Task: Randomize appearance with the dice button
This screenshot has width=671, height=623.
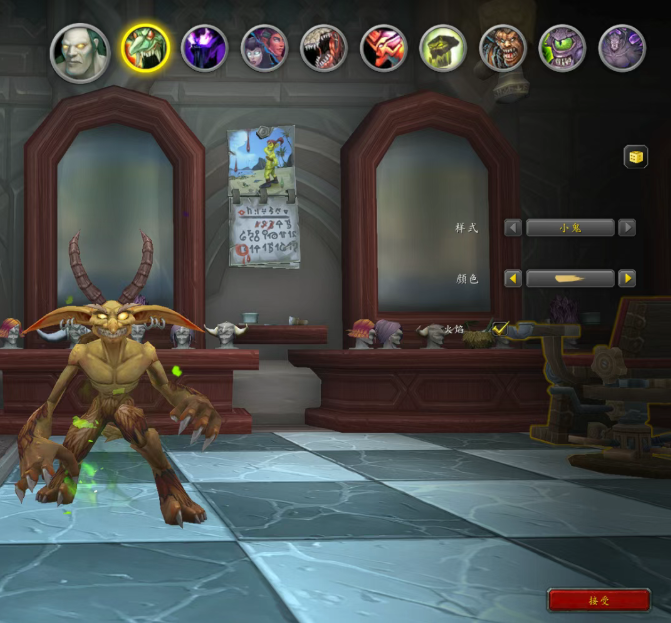Action: point(635,156)
